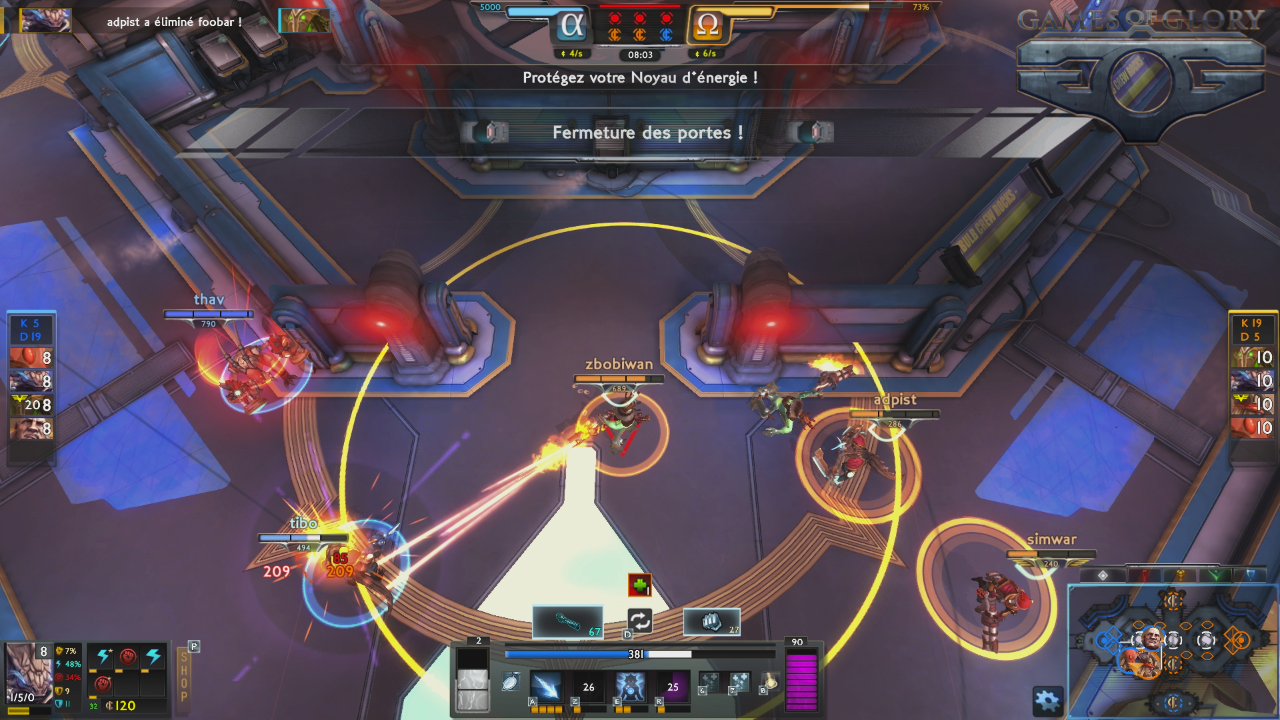The width and height of the screenshot is (1280, 720).
Task: Click the oval mirror passive icon
Action: 512,682
